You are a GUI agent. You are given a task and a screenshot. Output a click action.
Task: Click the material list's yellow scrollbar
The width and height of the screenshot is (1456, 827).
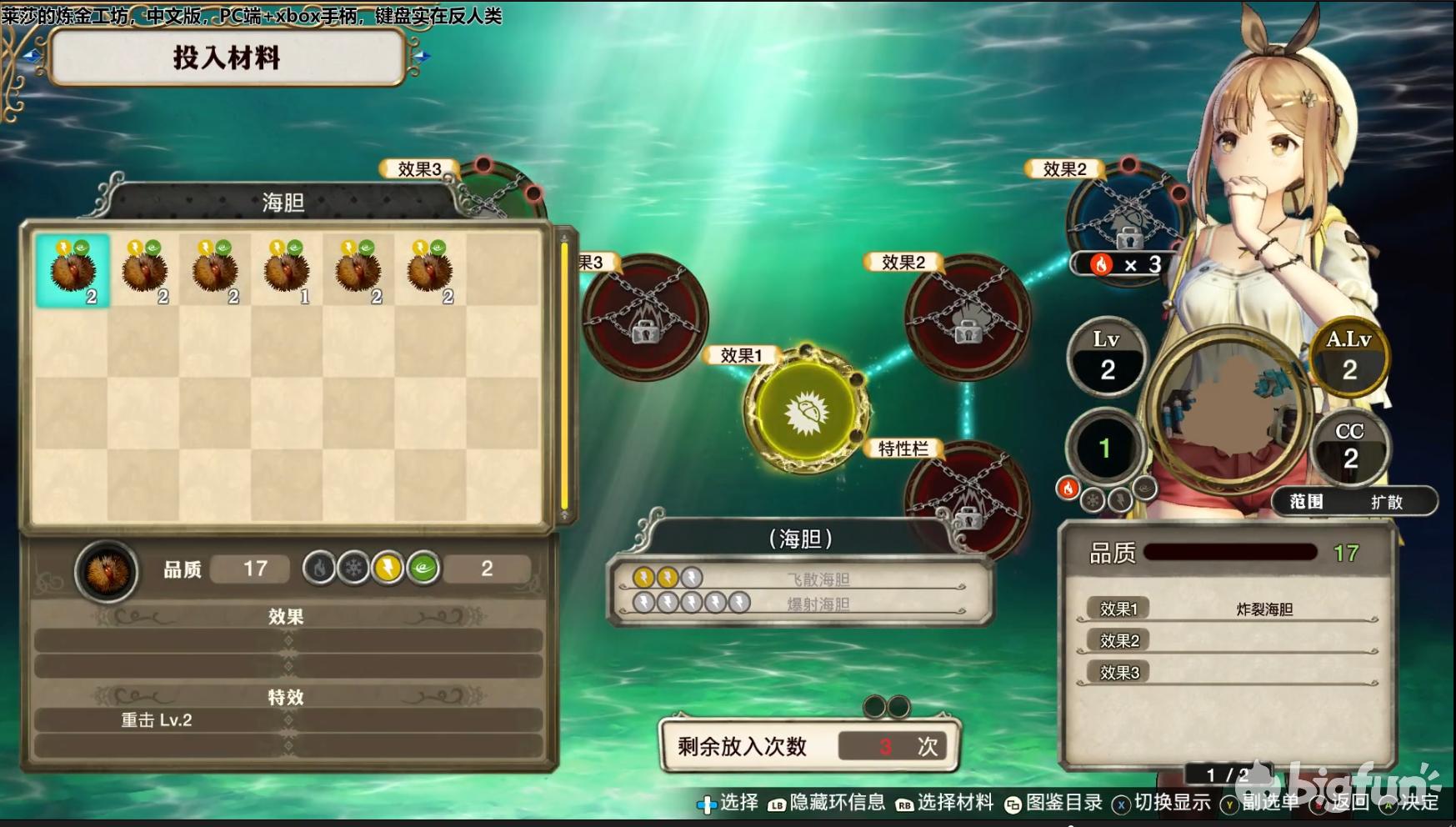click(564, 375)
